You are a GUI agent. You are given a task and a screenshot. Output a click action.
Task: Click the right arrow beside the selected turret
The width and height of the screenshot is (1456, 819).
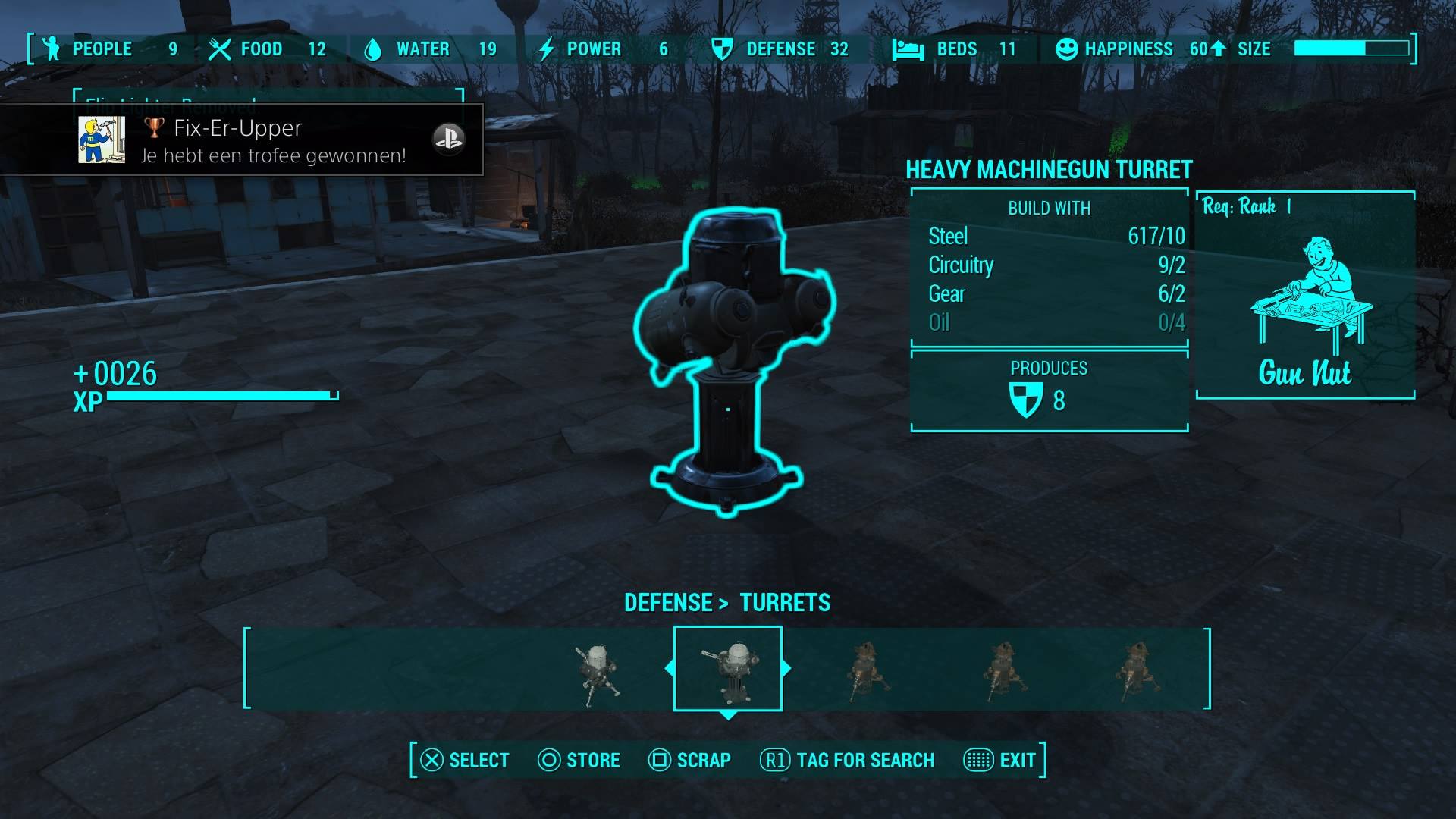click(x=786, y=668)
